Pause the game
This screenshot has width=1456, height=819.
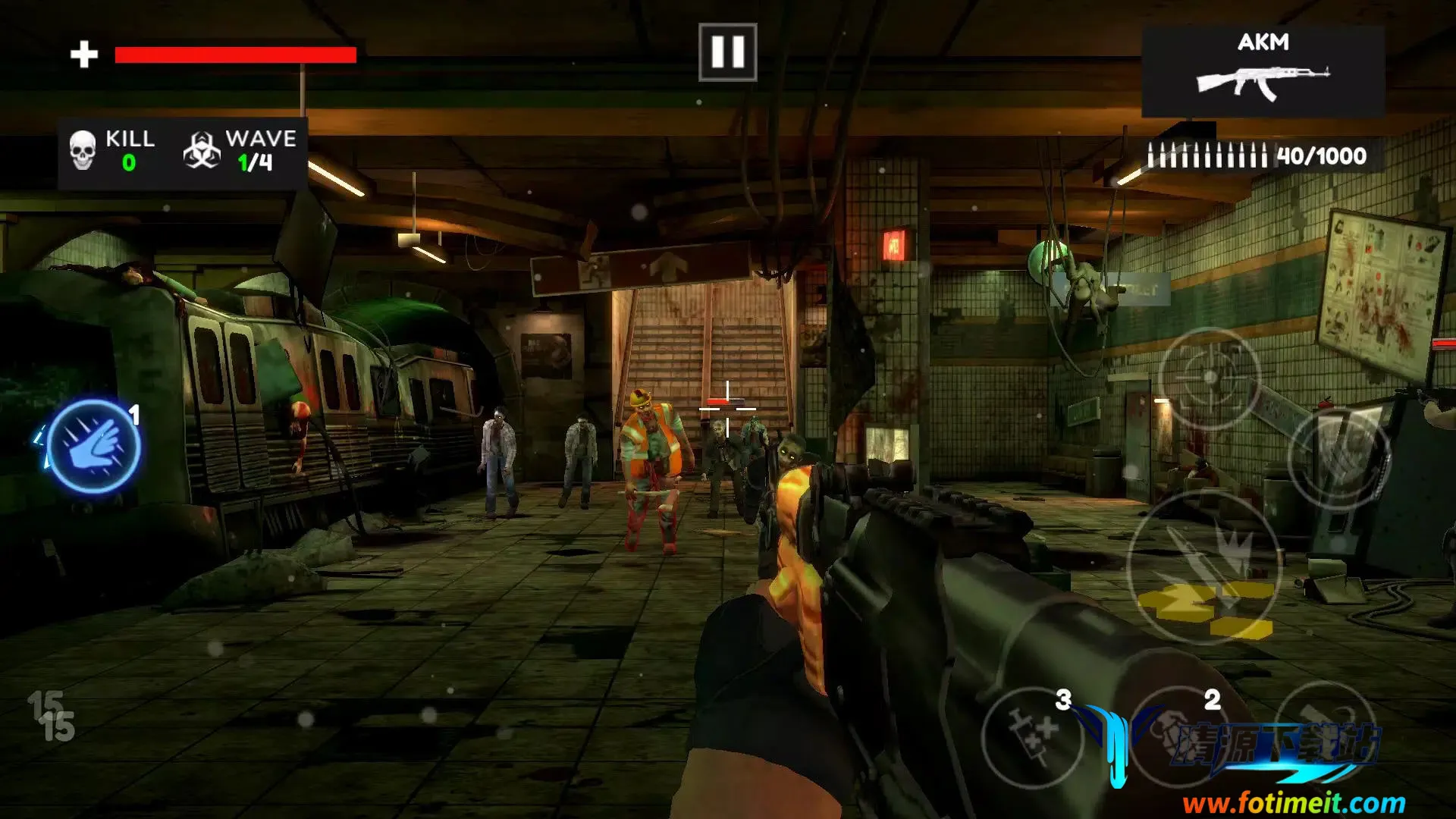tap(727, 52)
